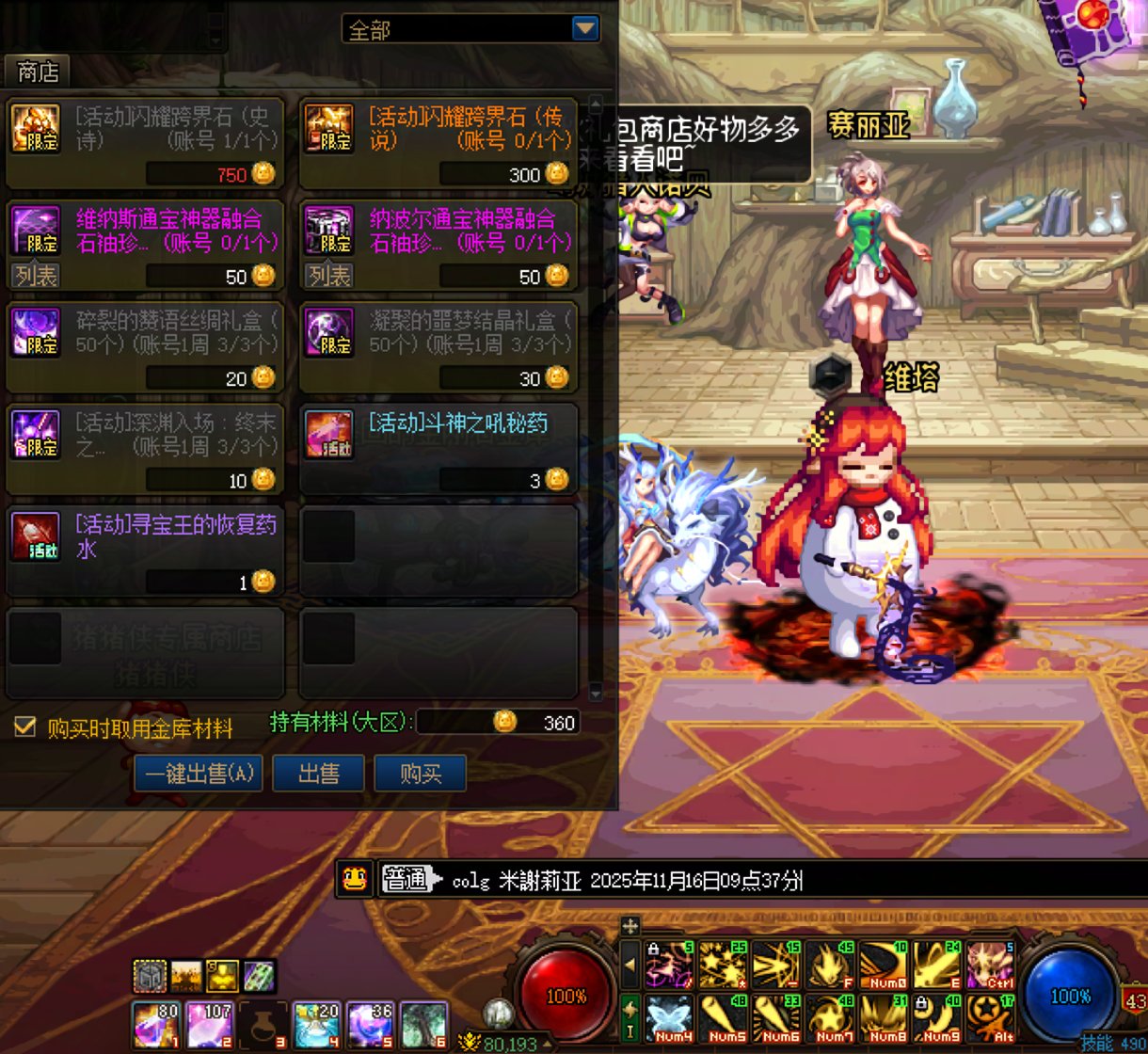This screenshot has height=1054, width=1148.
Task: Click the 一键出售(A) button
Action: tap(198, 774)
